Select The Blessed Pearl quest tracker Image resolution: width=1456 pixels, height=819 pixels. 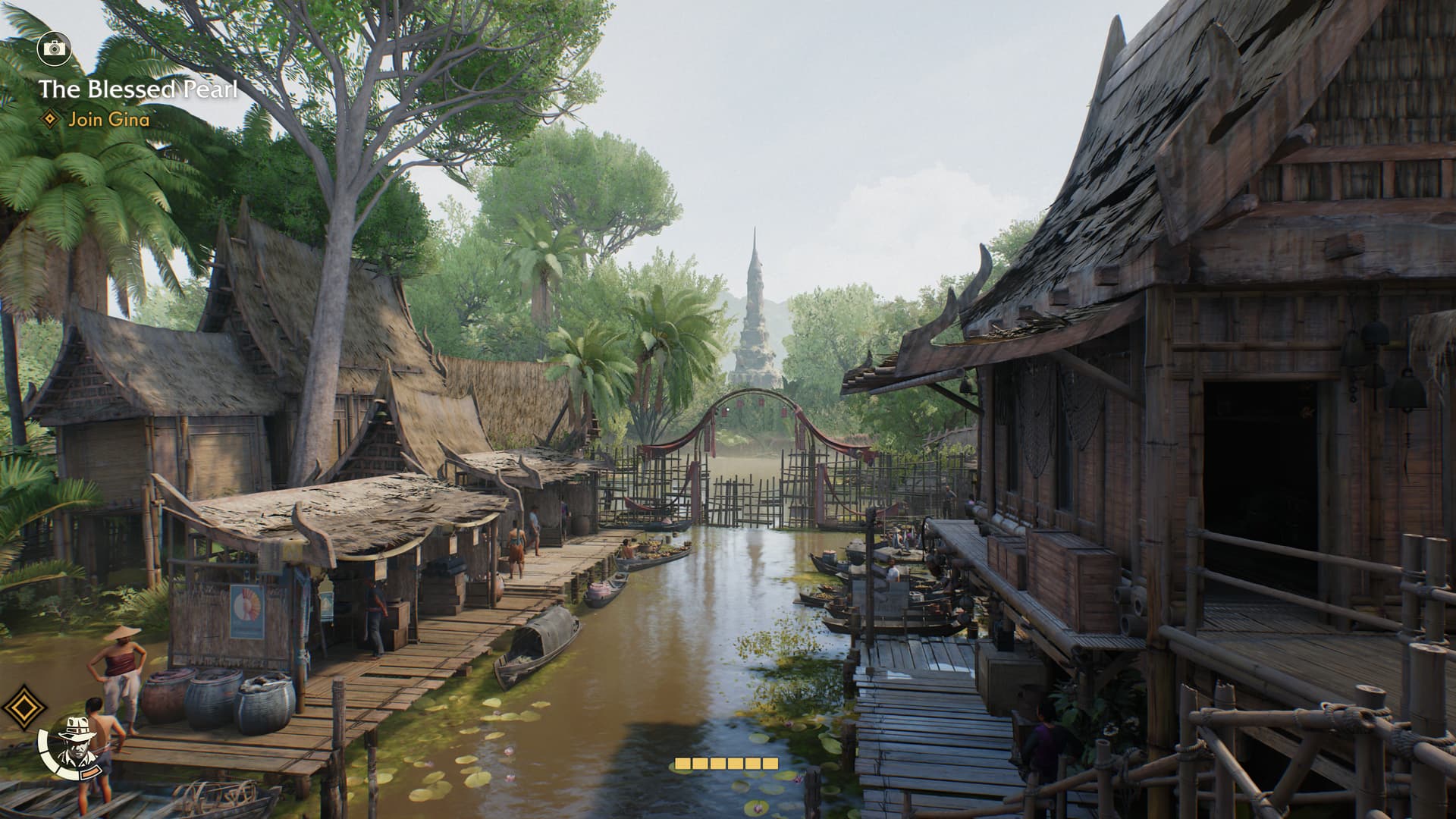[x=138, y=89]
